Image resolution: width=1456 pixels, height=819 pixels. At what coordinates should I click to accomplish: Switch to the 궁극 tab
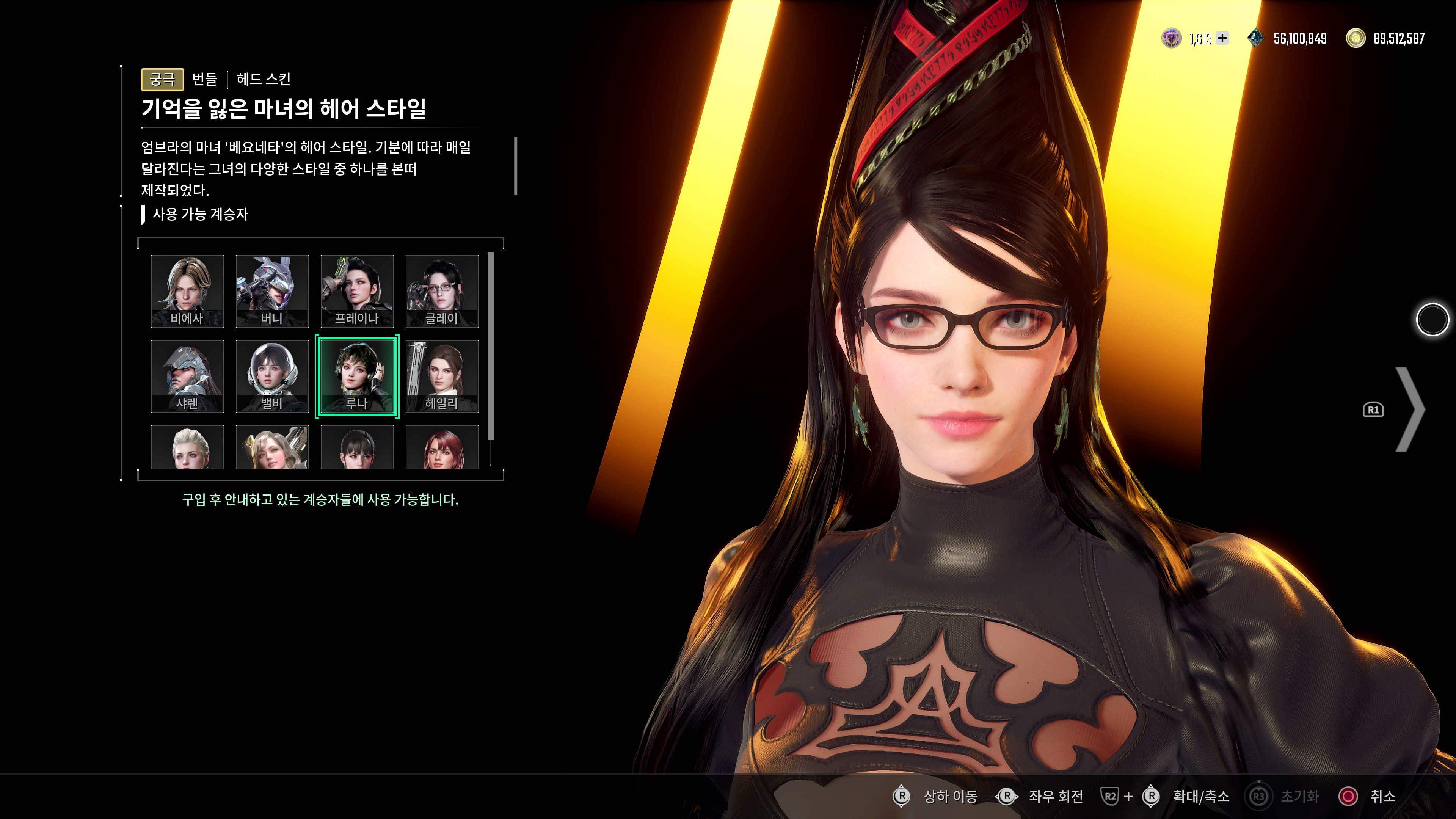[162, 80]
